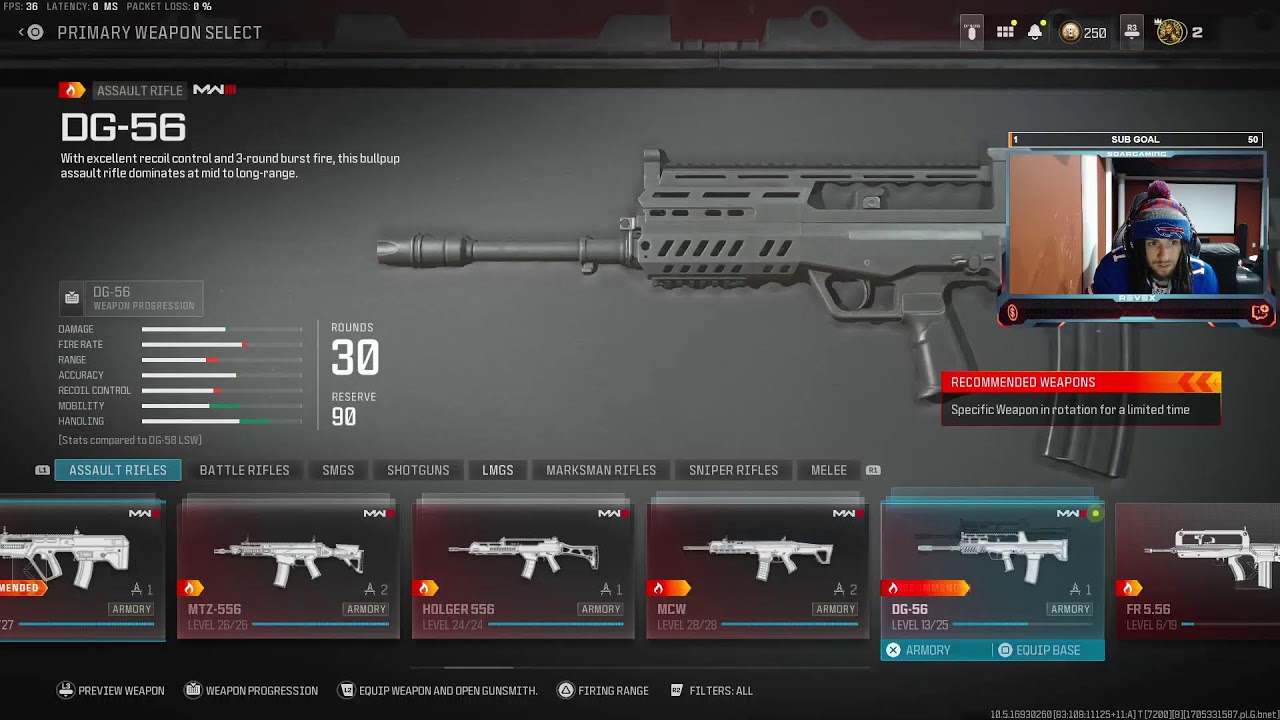Viewport: 1280px width, 720px height.
Task: Open the grid menu icon
Action: [1005, 32]
